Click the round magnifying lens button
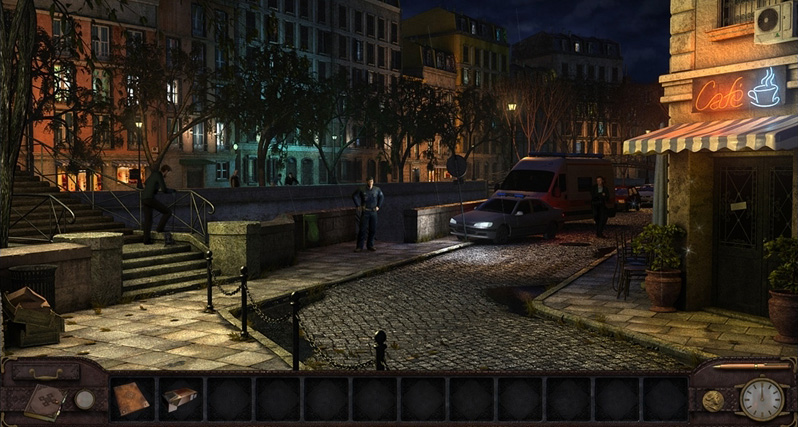This screenshot has height=427, width=798. coord(84,399)
